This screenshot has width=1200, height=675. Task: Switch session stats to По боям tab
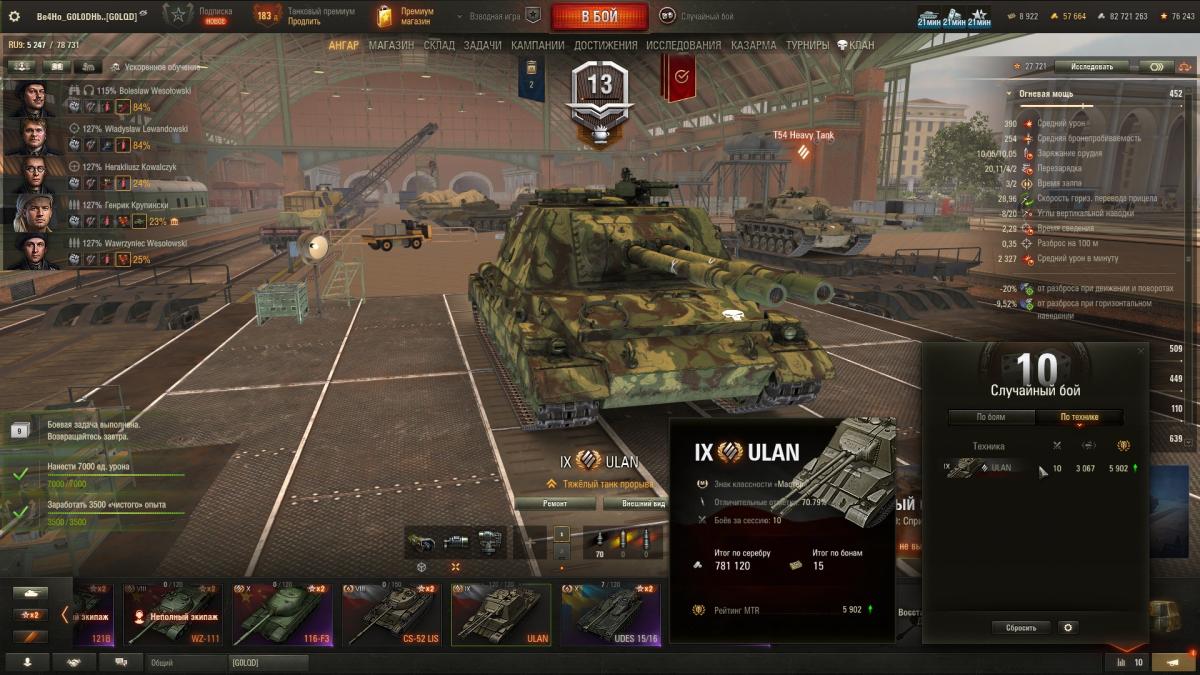point(991,417)
